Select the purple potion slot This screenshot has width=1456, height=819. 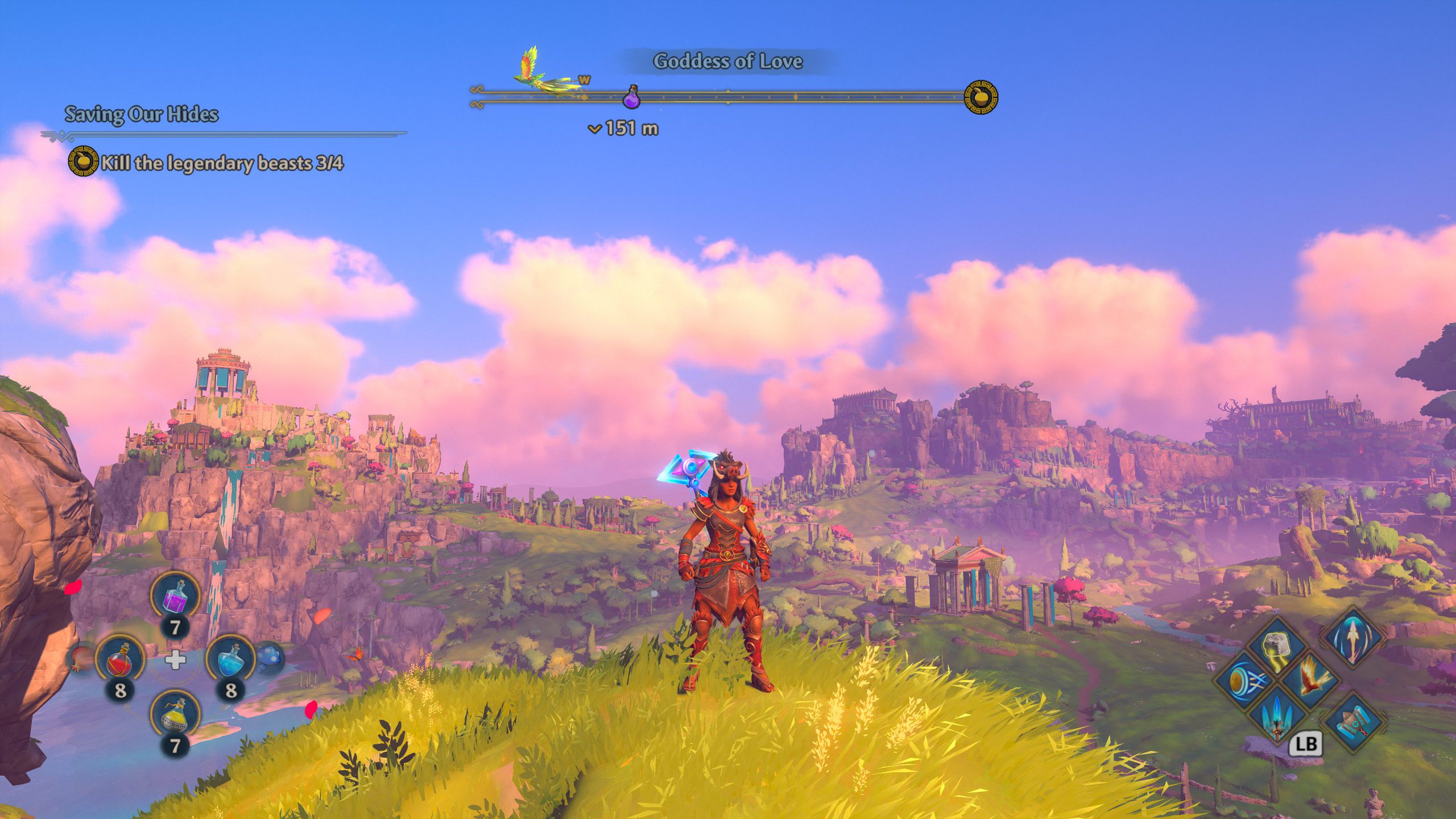tap(175, 597)
